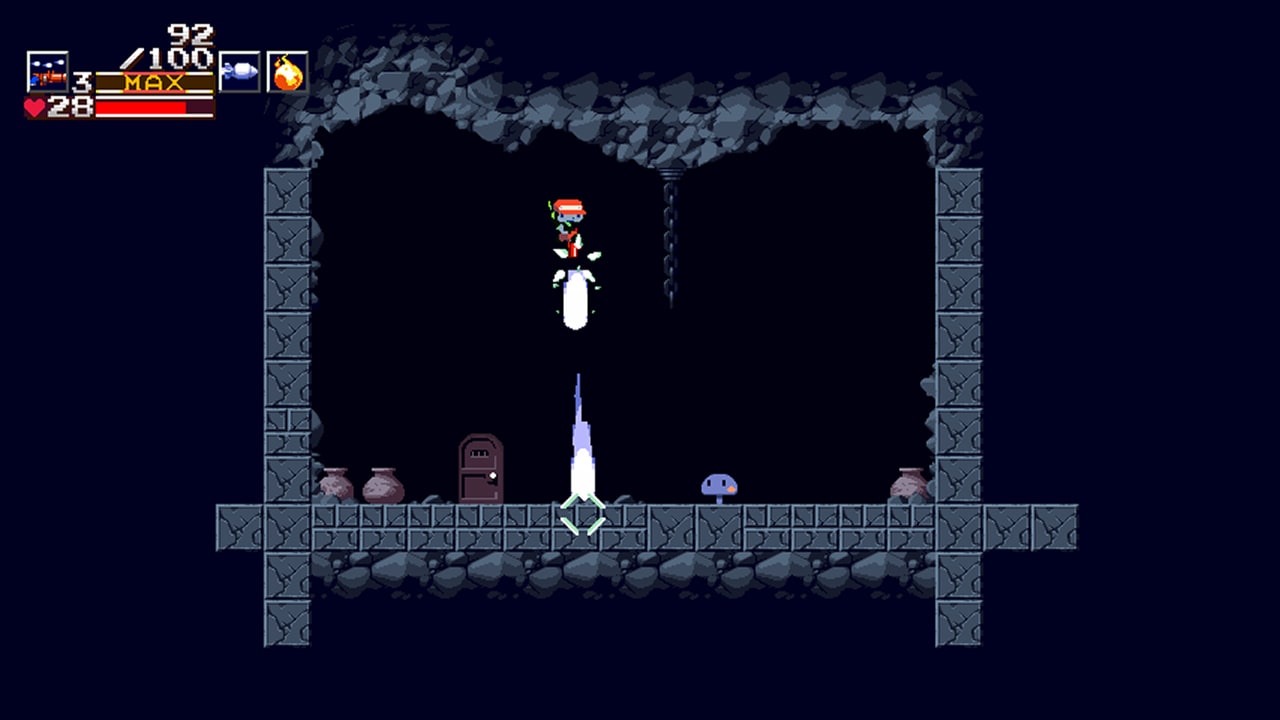Viewport: 1280px width, 720px height.
Task: Click the exhaust trail below the character
Action: tap(580, 430)
